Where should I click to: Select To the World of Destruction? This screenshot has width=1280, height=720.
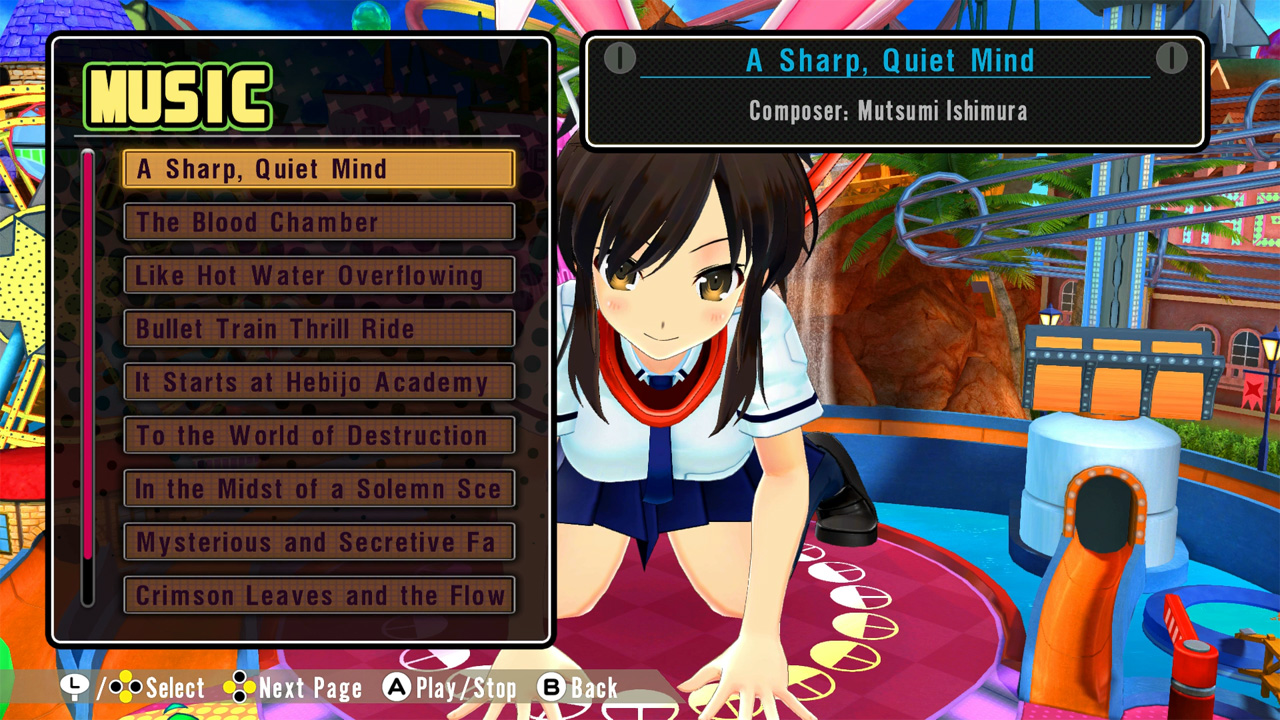(x=318, y=435)
